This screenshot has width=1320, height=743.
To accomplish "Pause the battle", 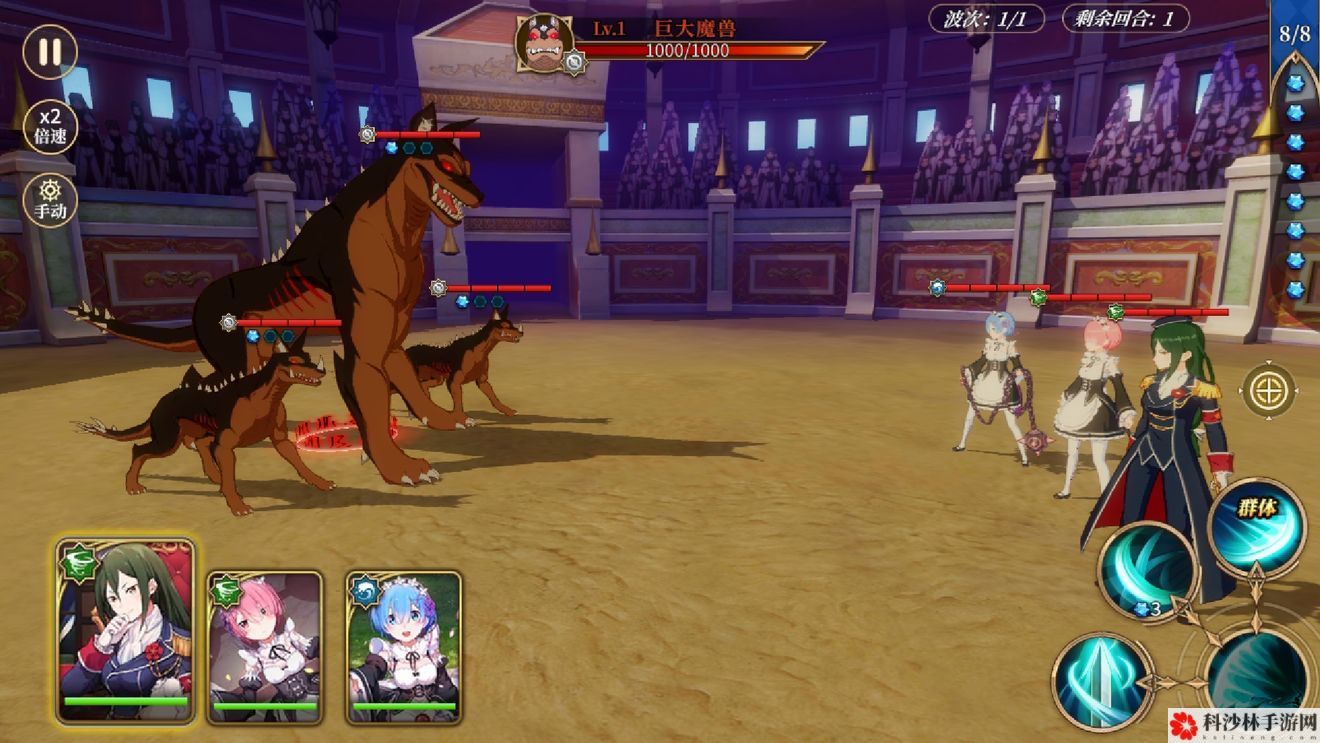I will [x=49, y=51].
